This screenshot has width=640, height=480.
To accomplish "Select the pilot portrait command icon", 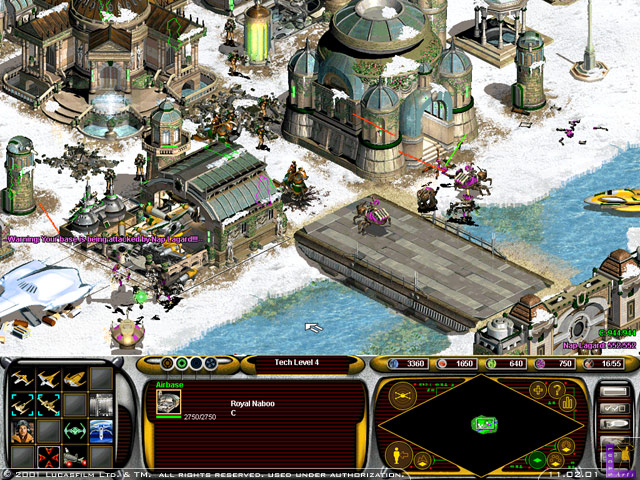I will pyautogui.click(x=24, y=430).
